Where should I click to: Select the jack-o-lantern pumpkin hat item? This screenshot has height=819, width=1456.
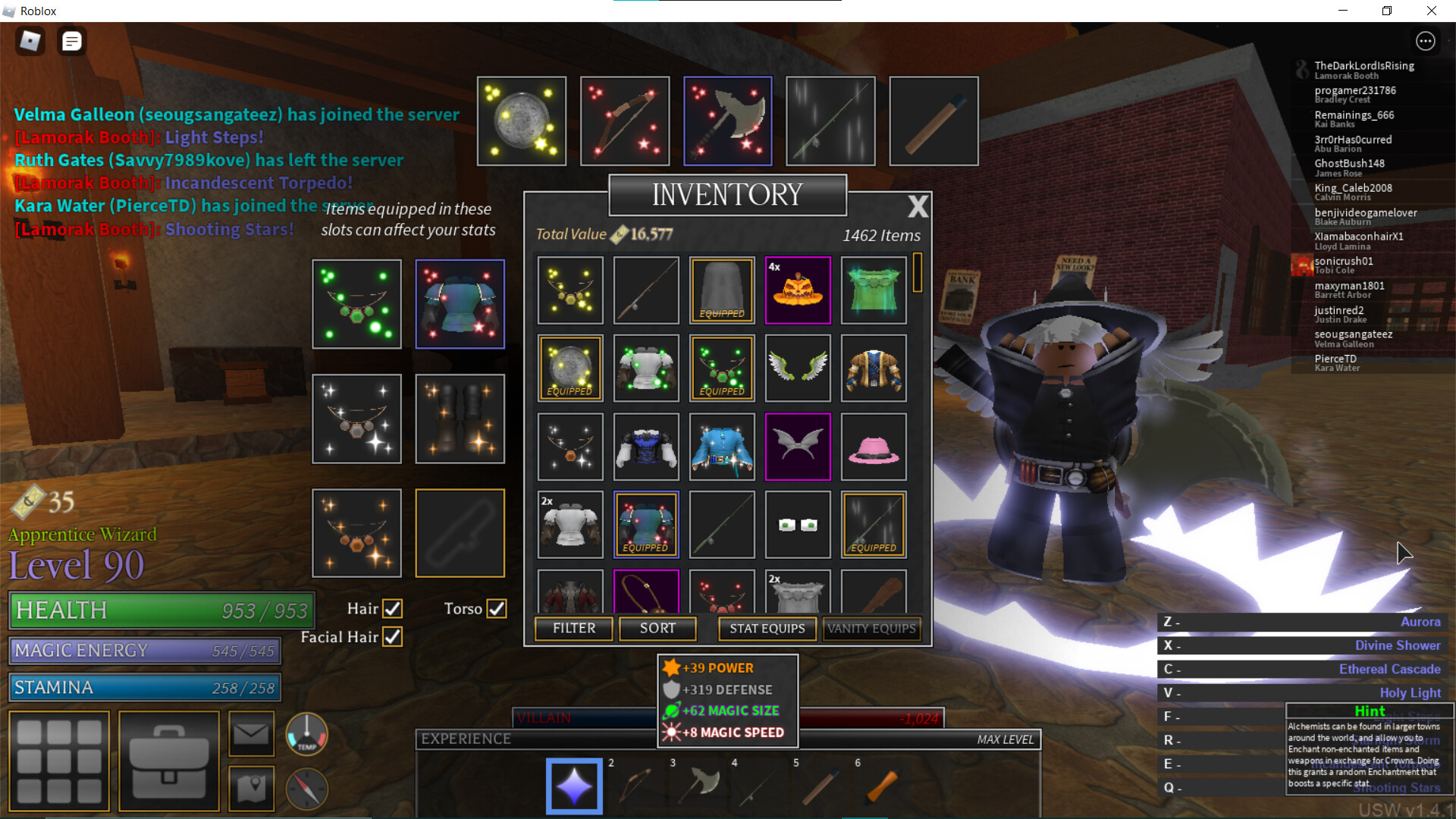coord(798,290)
